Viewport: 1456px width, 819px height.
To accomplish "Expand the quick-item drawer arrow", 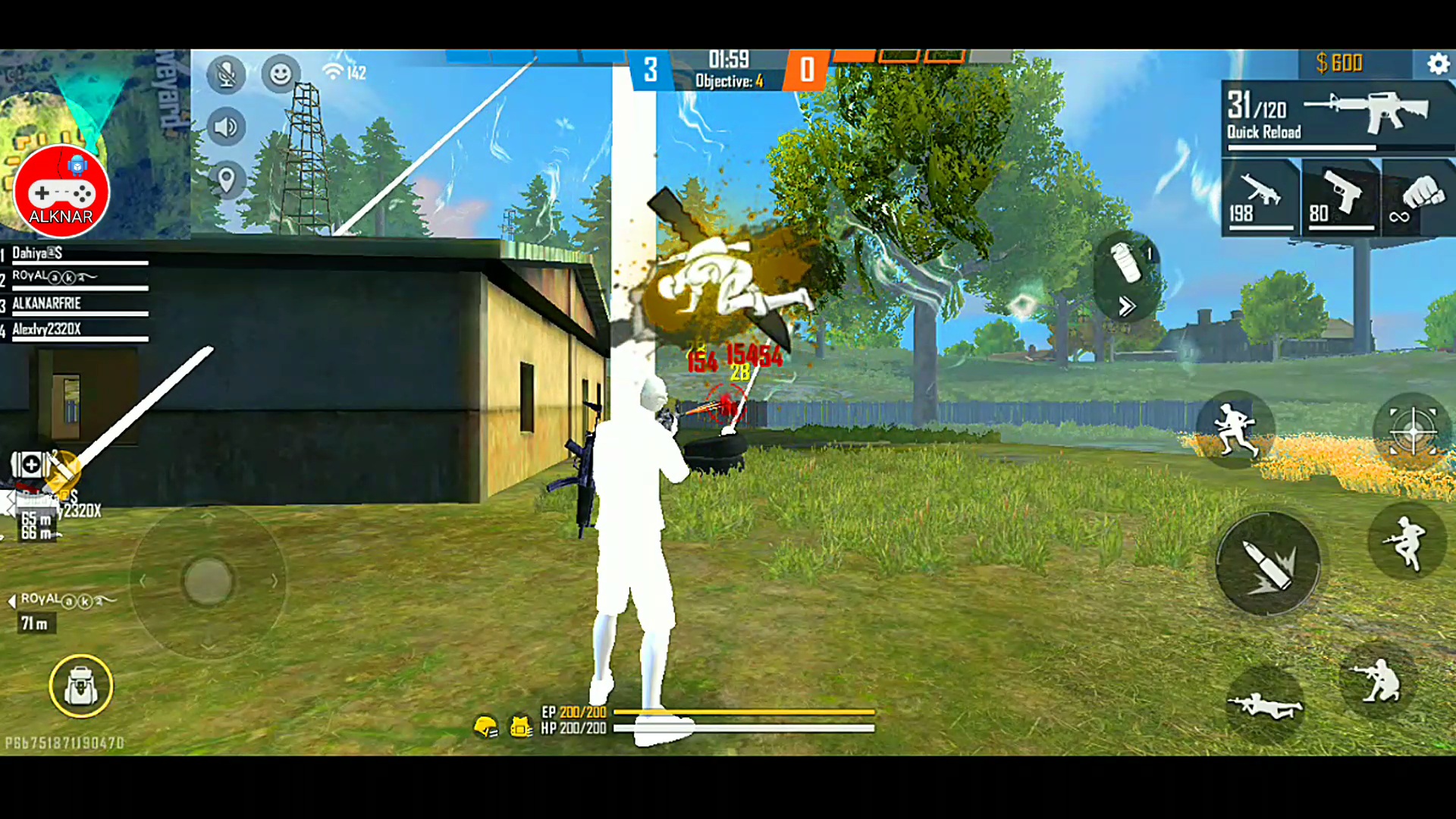I will tap(1128, 306).
